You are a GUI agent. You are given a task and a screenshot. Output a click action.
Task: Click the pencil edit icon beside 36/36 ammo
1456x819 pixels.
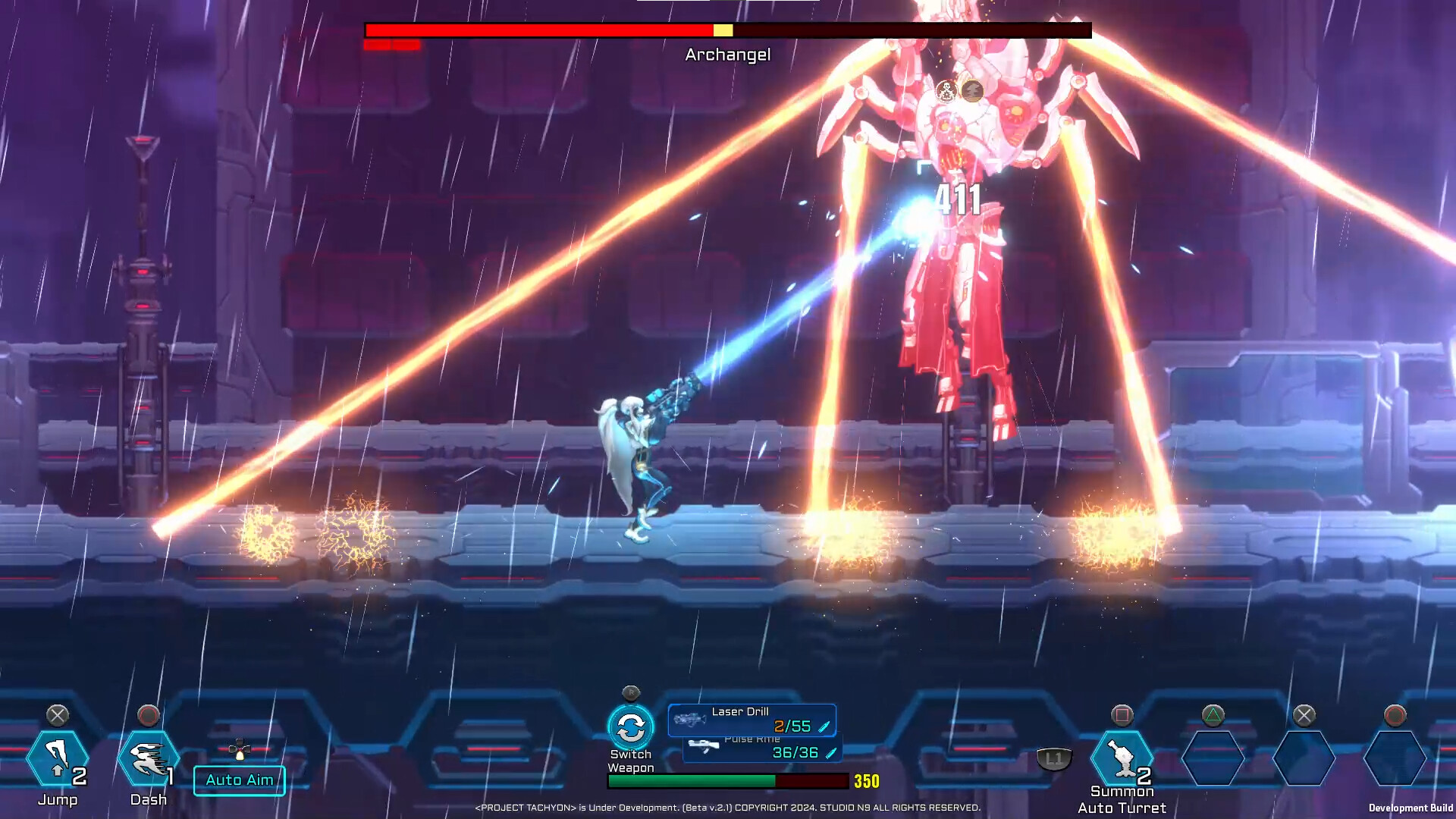pyautogui.click(x=830, y=755)
